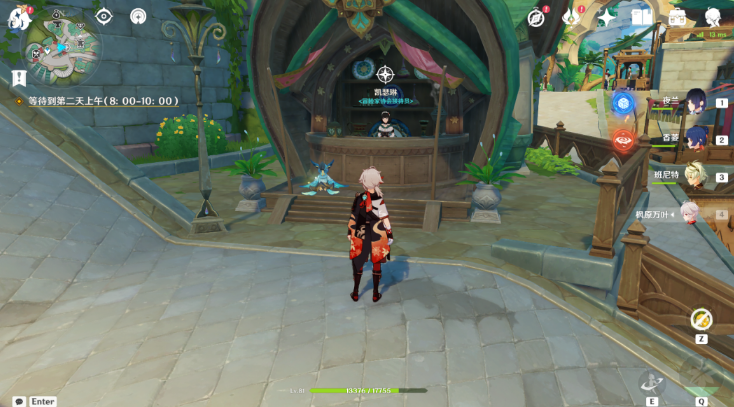Screen dimensions: 734x407
Task: Select active character 枫原万叶 in party list
Action: tap(688, 213)
